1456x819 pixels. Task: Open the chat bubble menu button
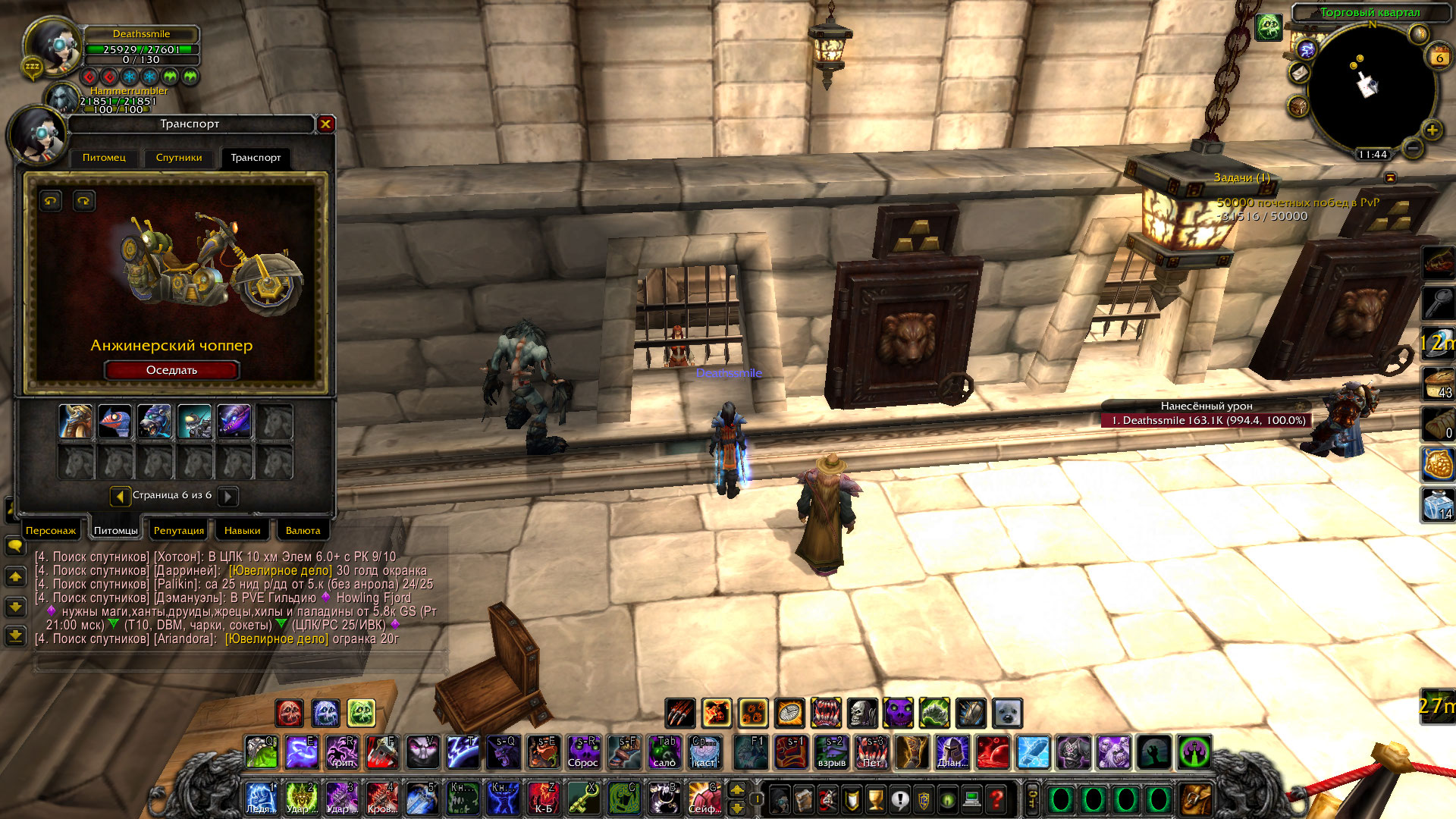coord(15,545)
